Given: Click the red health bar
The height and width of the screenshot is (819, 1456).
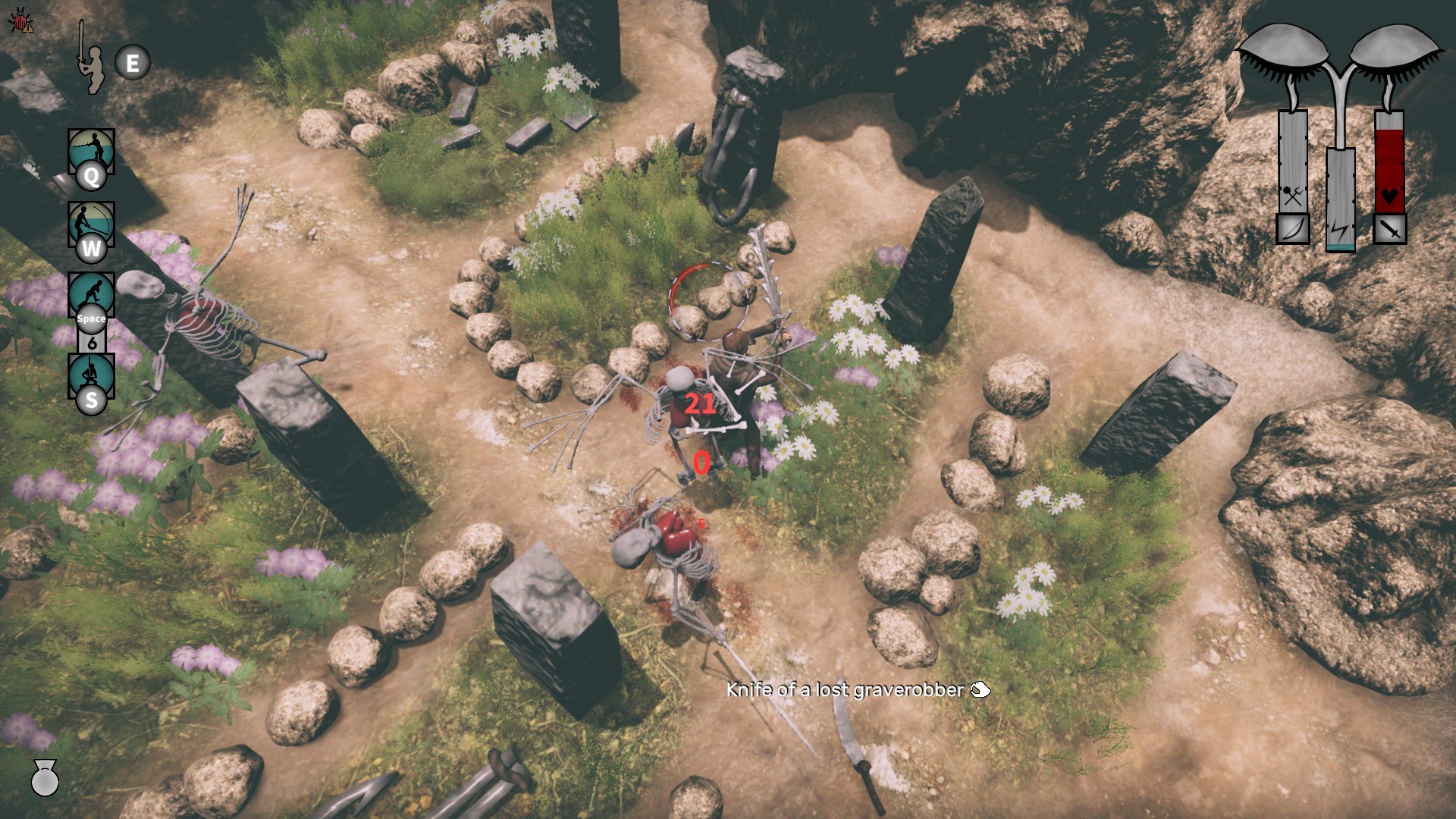Looking at the screenshot, I should pos(1390,163).
